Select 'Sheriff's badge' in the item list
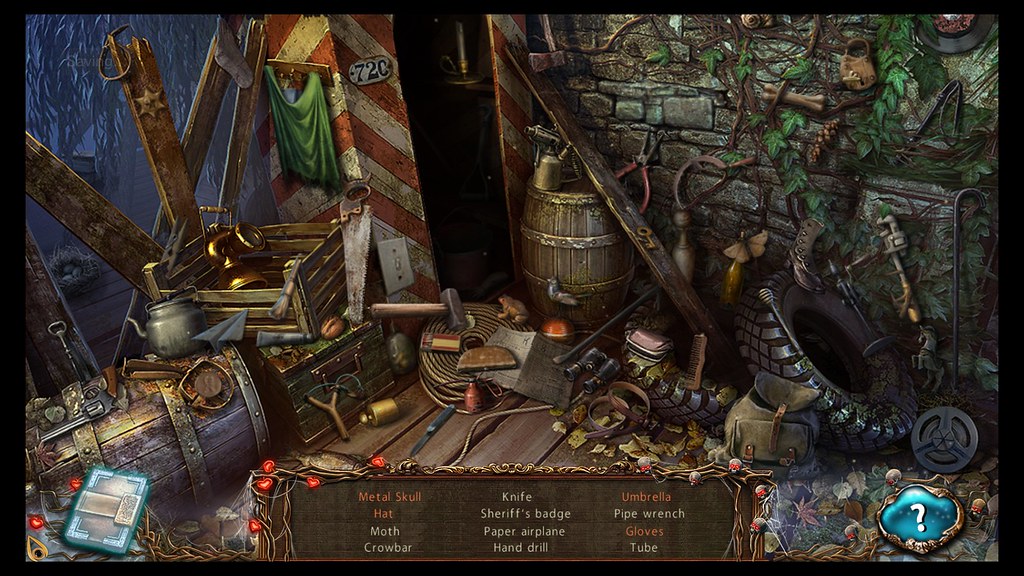This screenshot has height=576, width=1024. coord(525,514)
